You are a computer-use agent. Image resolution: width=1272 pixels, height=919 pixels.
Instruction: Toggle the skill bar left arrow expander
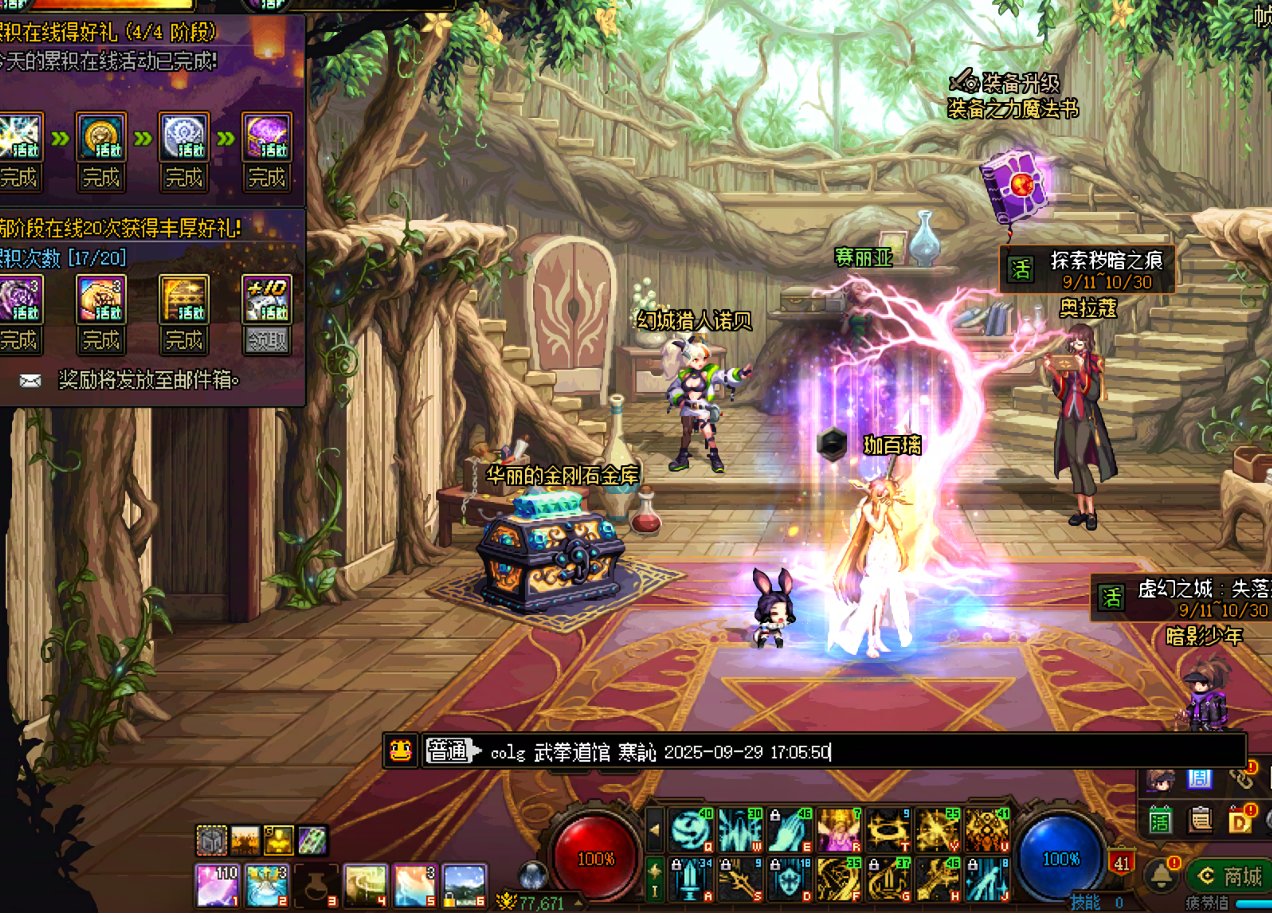click(x=655, y=829)
